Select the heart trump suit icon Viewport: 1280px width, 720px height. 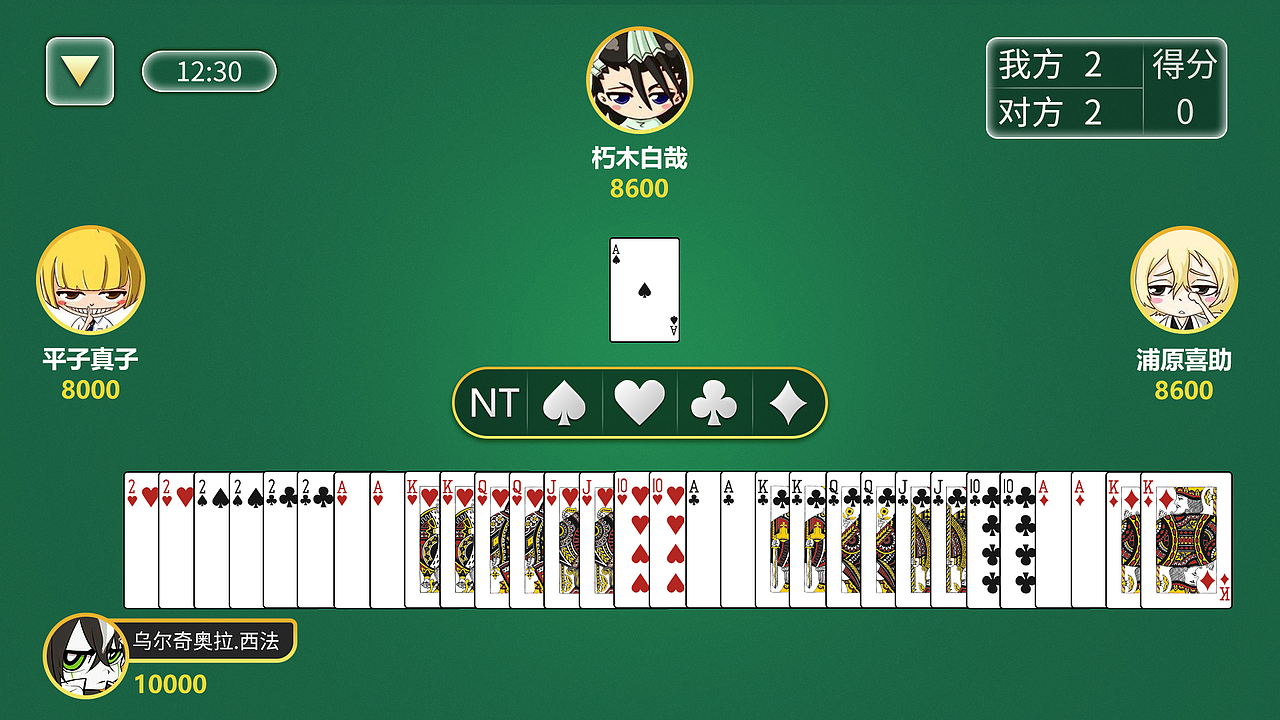[x=640, y=403]
